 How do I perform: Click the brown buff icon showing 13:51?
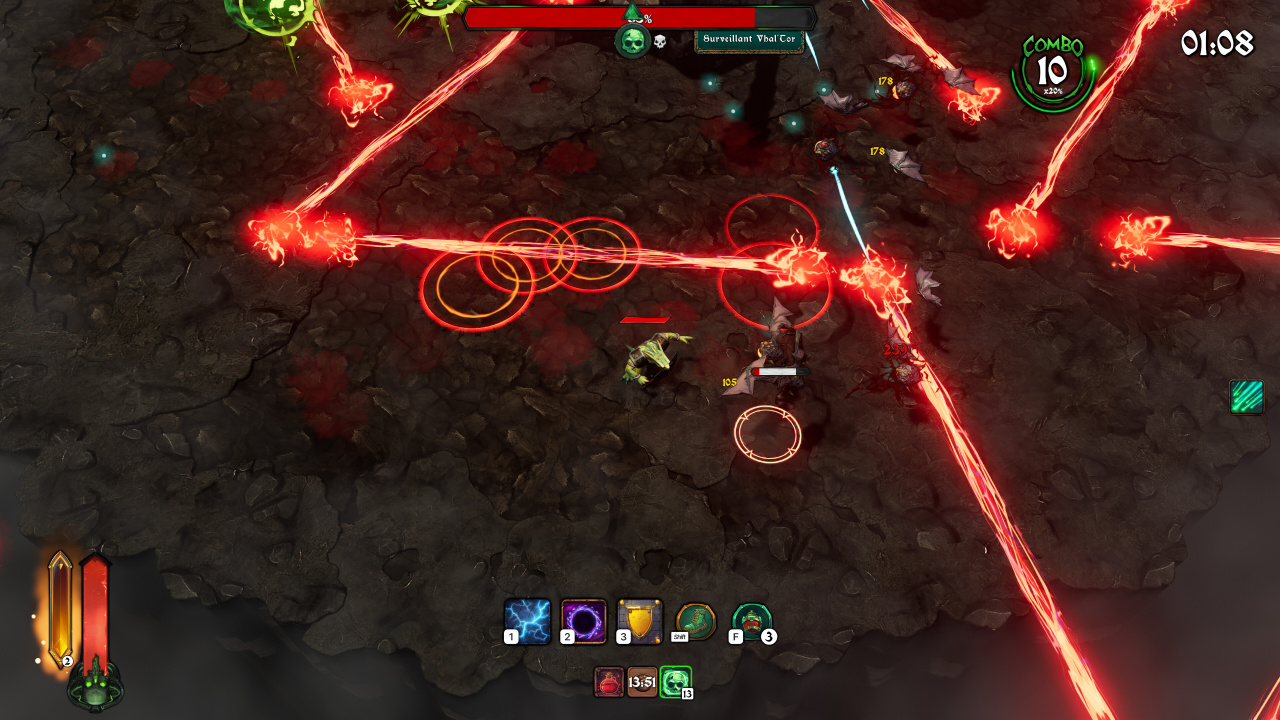coord(642,682)
